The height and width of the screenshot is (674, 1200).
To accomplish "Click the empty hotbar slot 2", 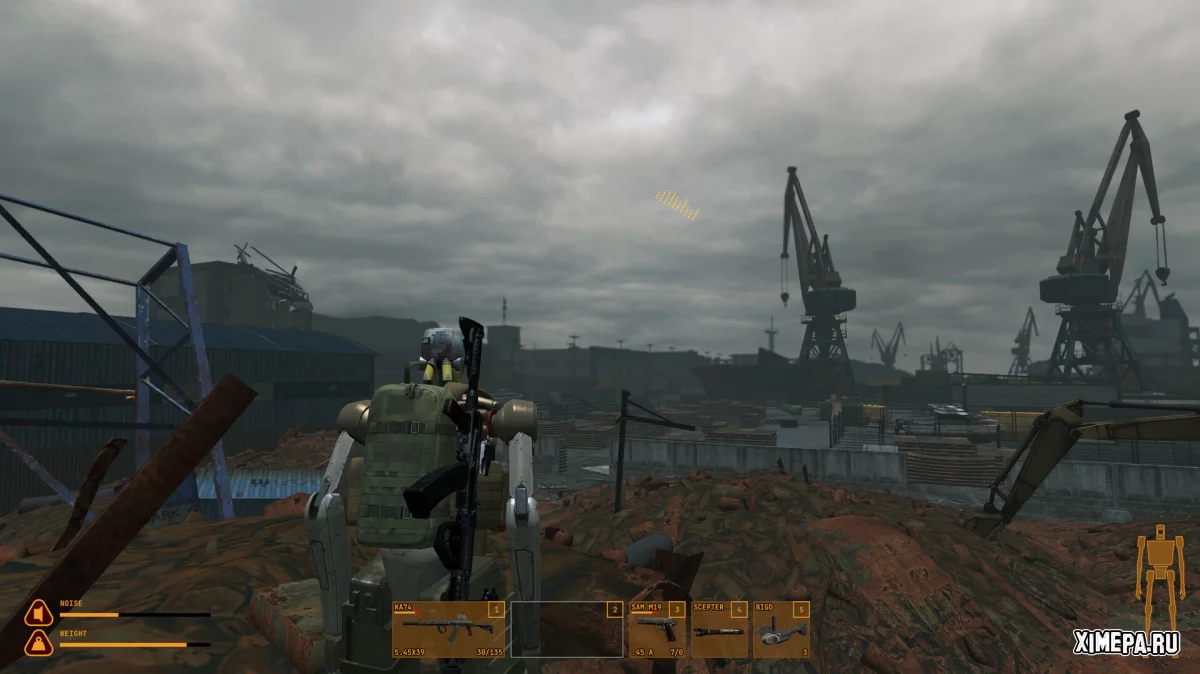I will click(x=567, y=629).
